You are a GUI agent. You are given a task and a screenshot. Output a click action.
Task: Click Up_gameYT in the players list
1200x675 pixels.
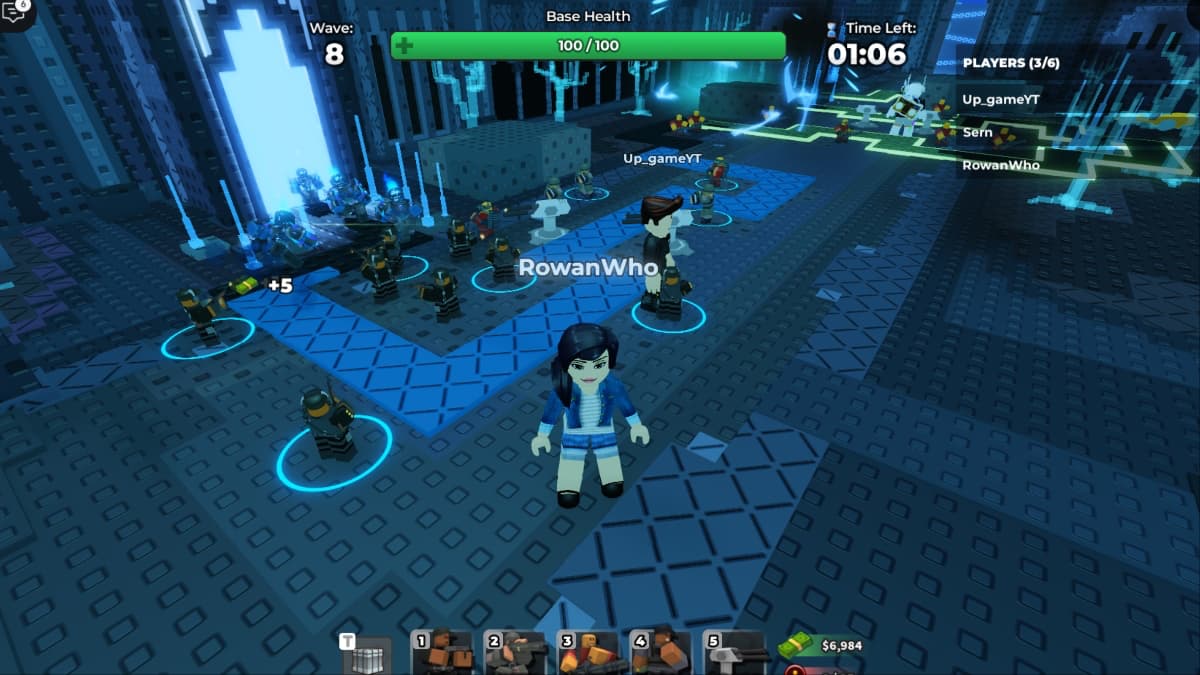(1000, 99)
